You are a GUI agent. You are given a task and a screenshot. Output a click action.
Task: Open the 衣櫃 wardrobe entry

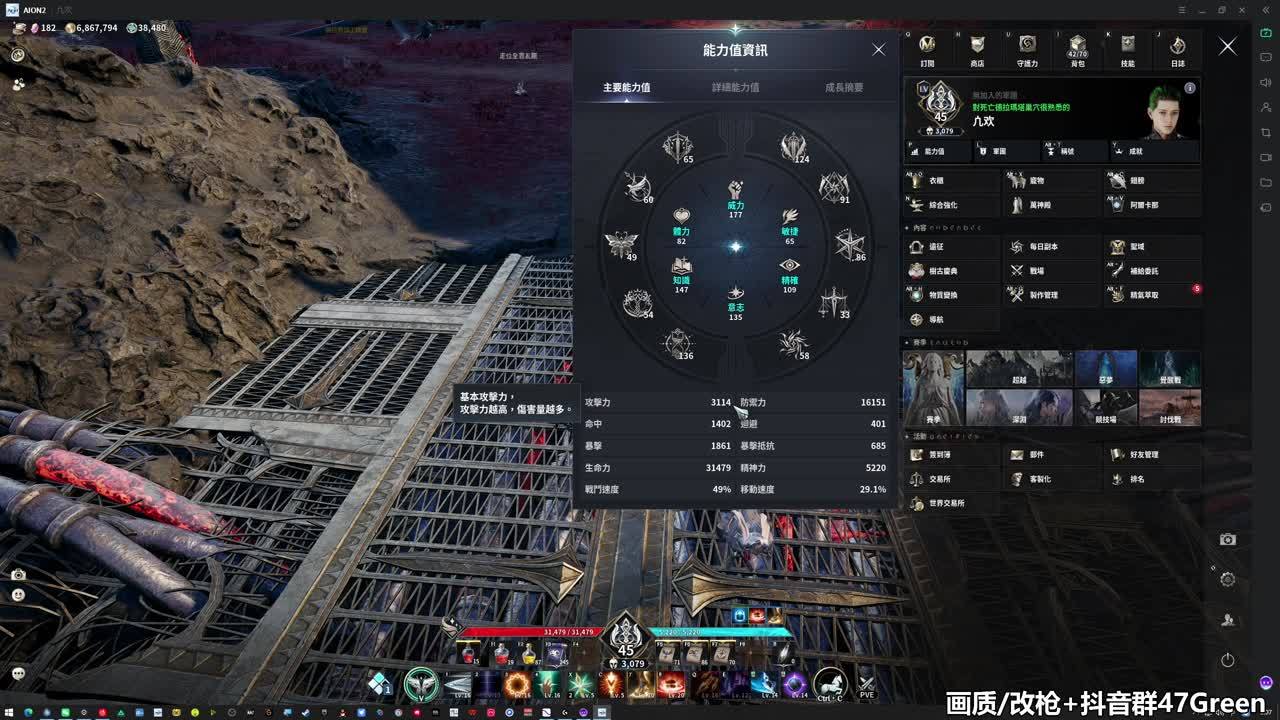coord(950,181)
